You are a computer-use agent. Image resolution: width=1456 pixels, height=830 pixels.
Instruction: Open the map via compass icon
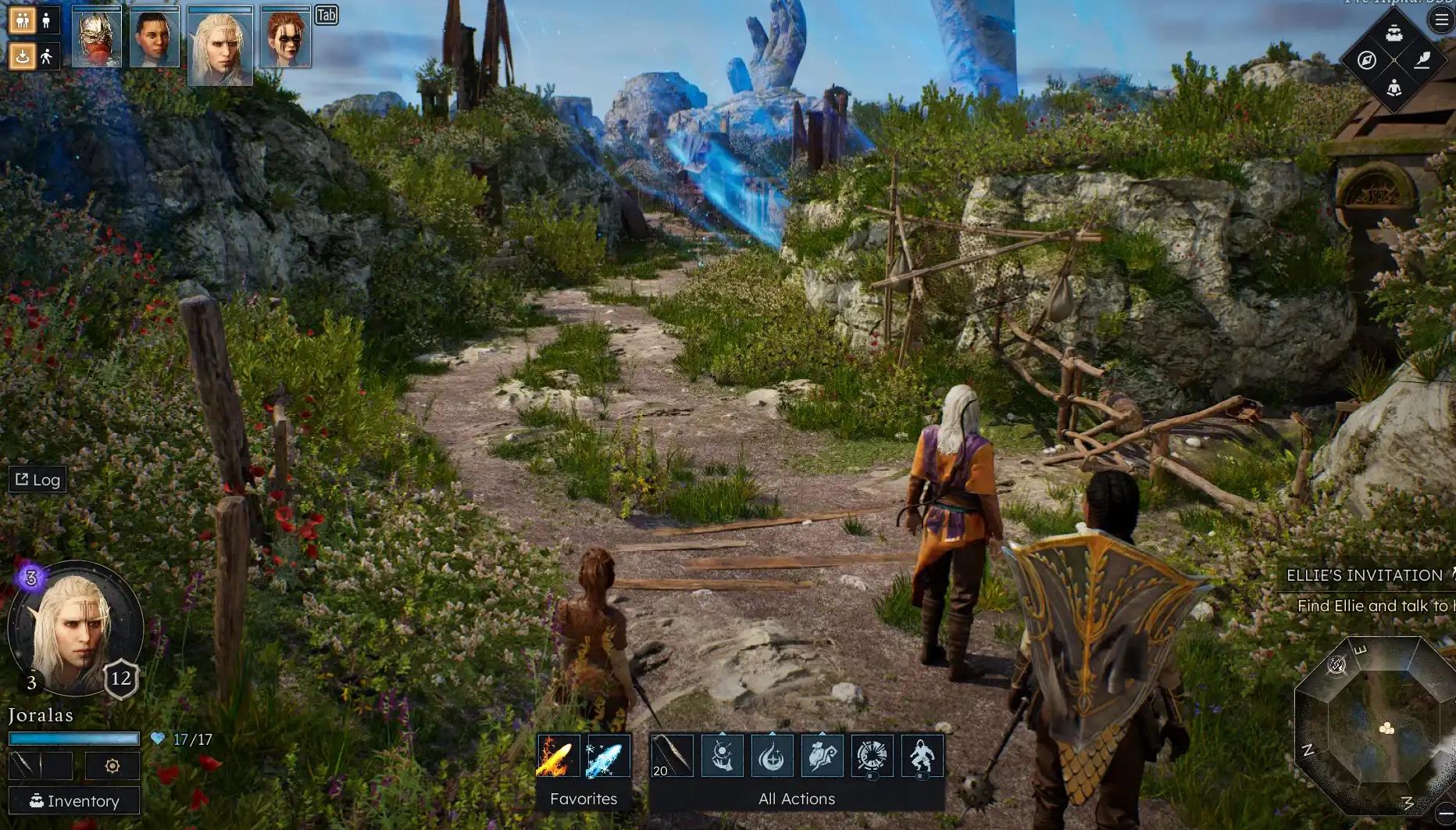[x=1366, y=60]
